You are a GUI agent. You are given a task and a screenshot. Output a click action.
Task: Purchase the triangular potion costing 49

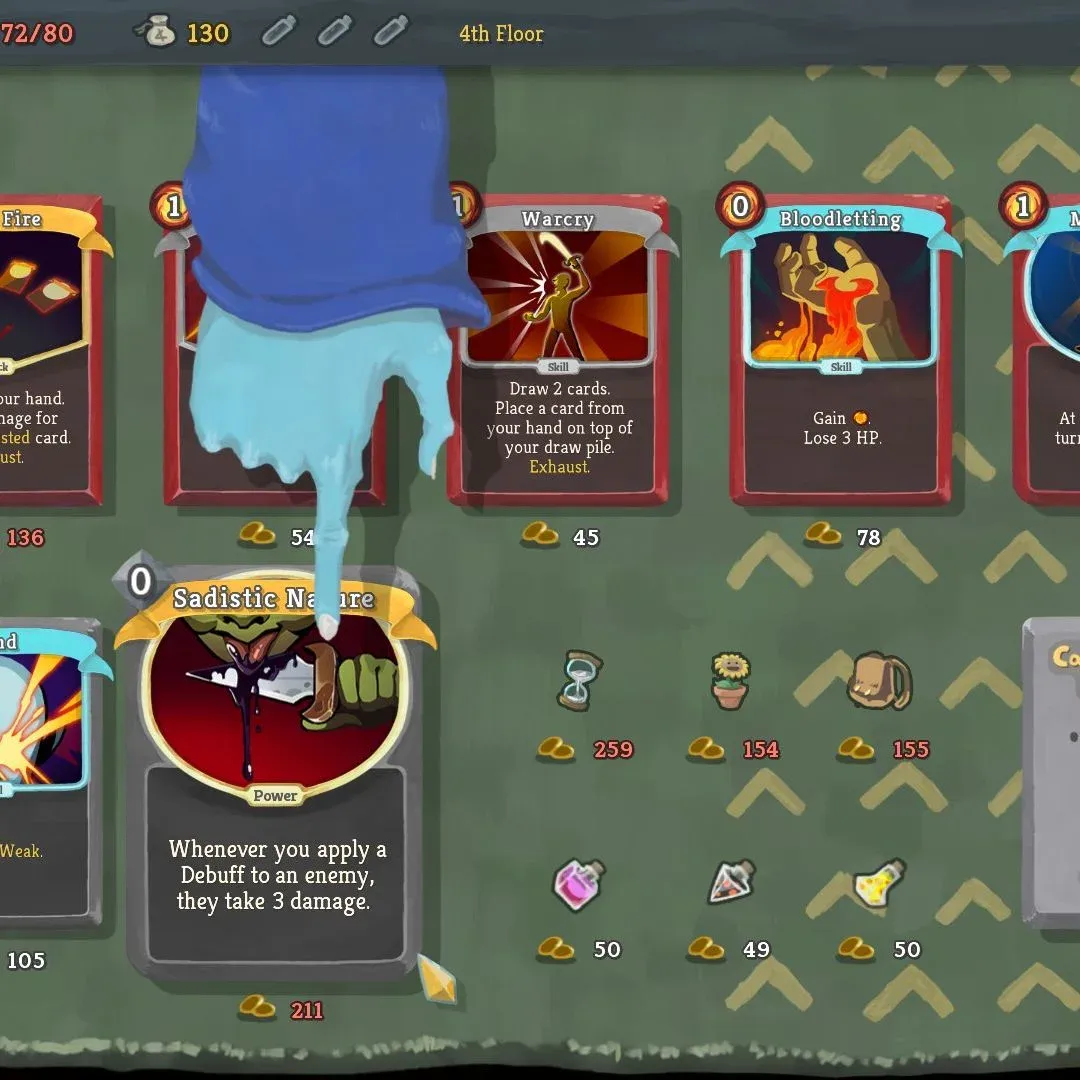(x=731, y=882)
